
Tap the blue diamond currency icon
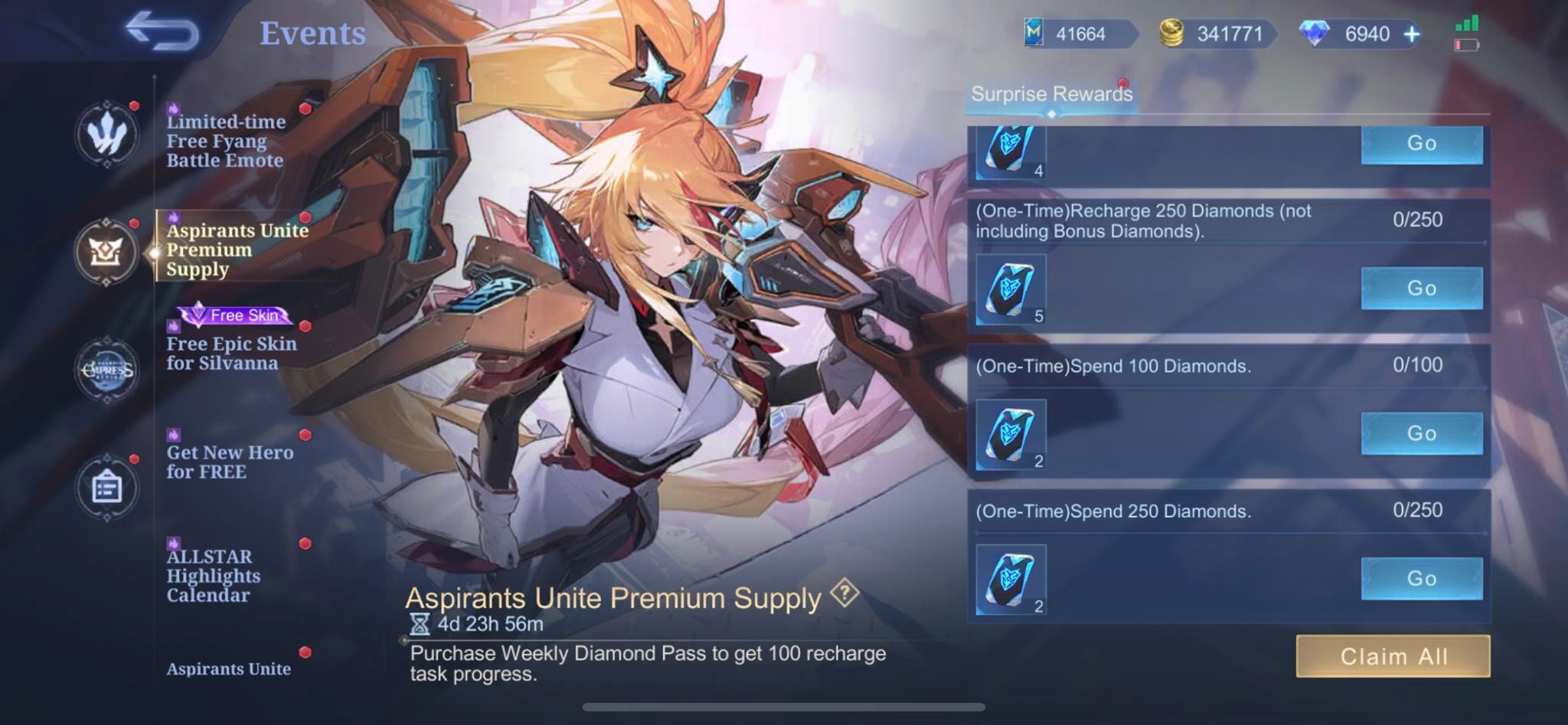coord(1315,34)
